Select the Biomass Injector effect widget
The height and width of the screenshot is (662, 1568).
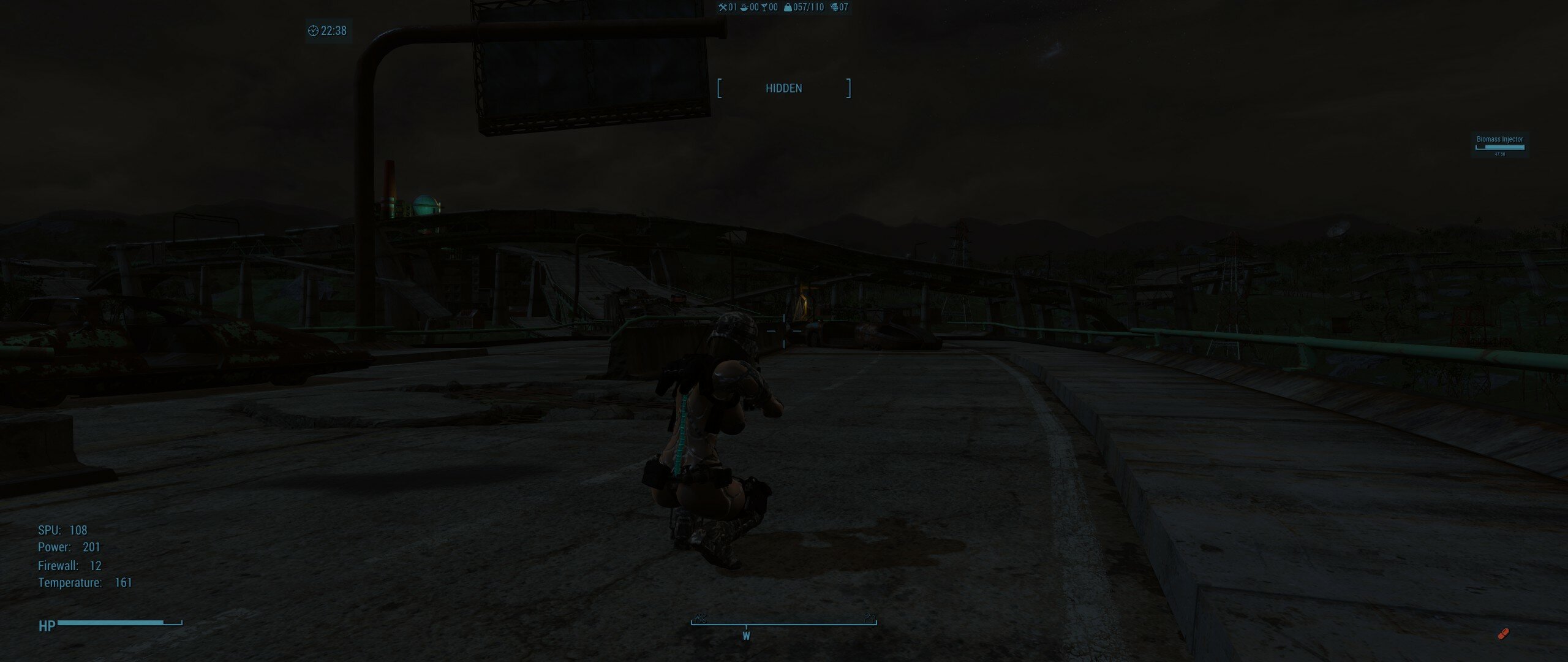(1499, 145)
